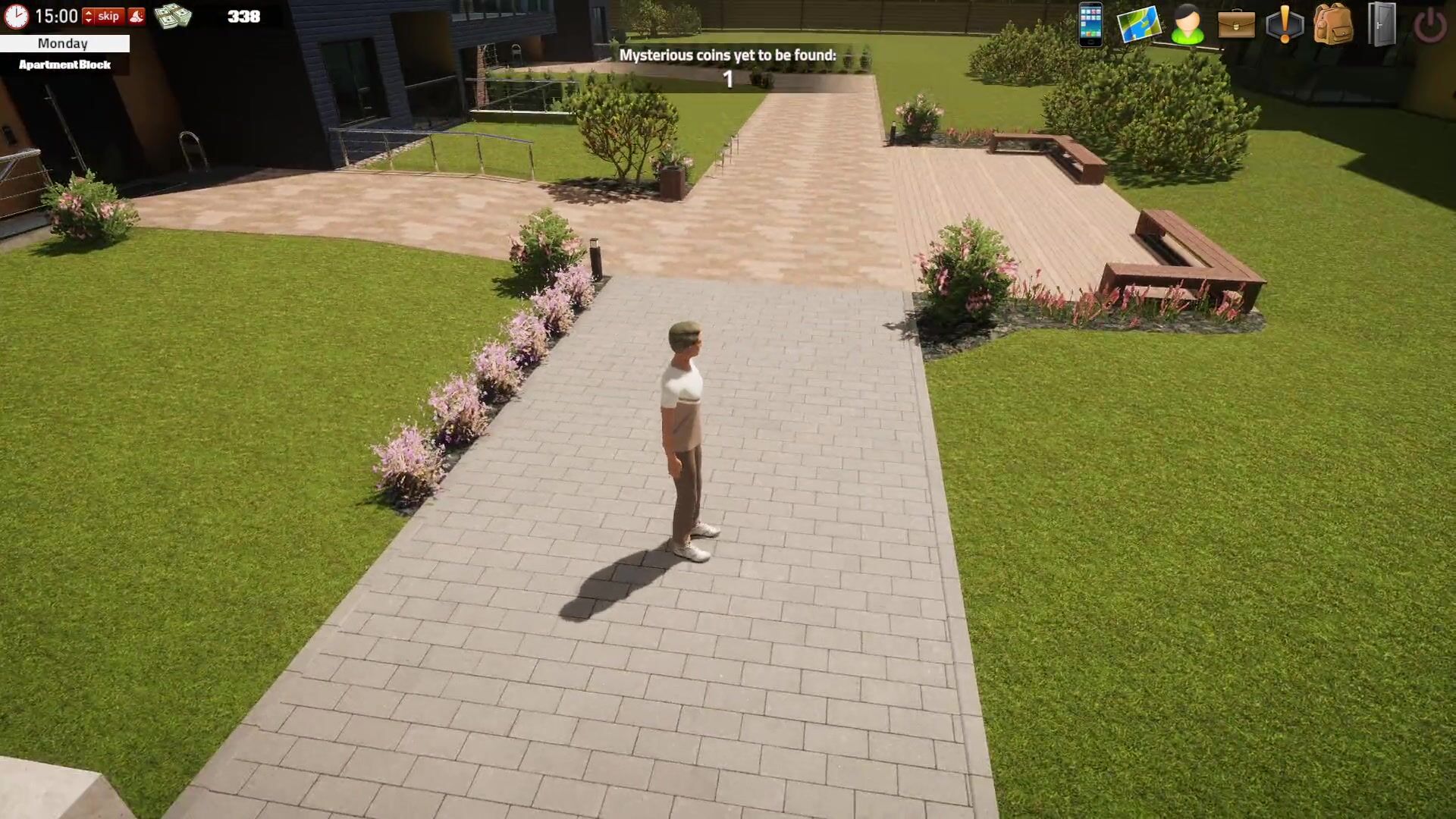Viewport: 1456px width, 819px height.
Task: Click the red power button
Action: pyautogui.click(x=1430, y=26)
